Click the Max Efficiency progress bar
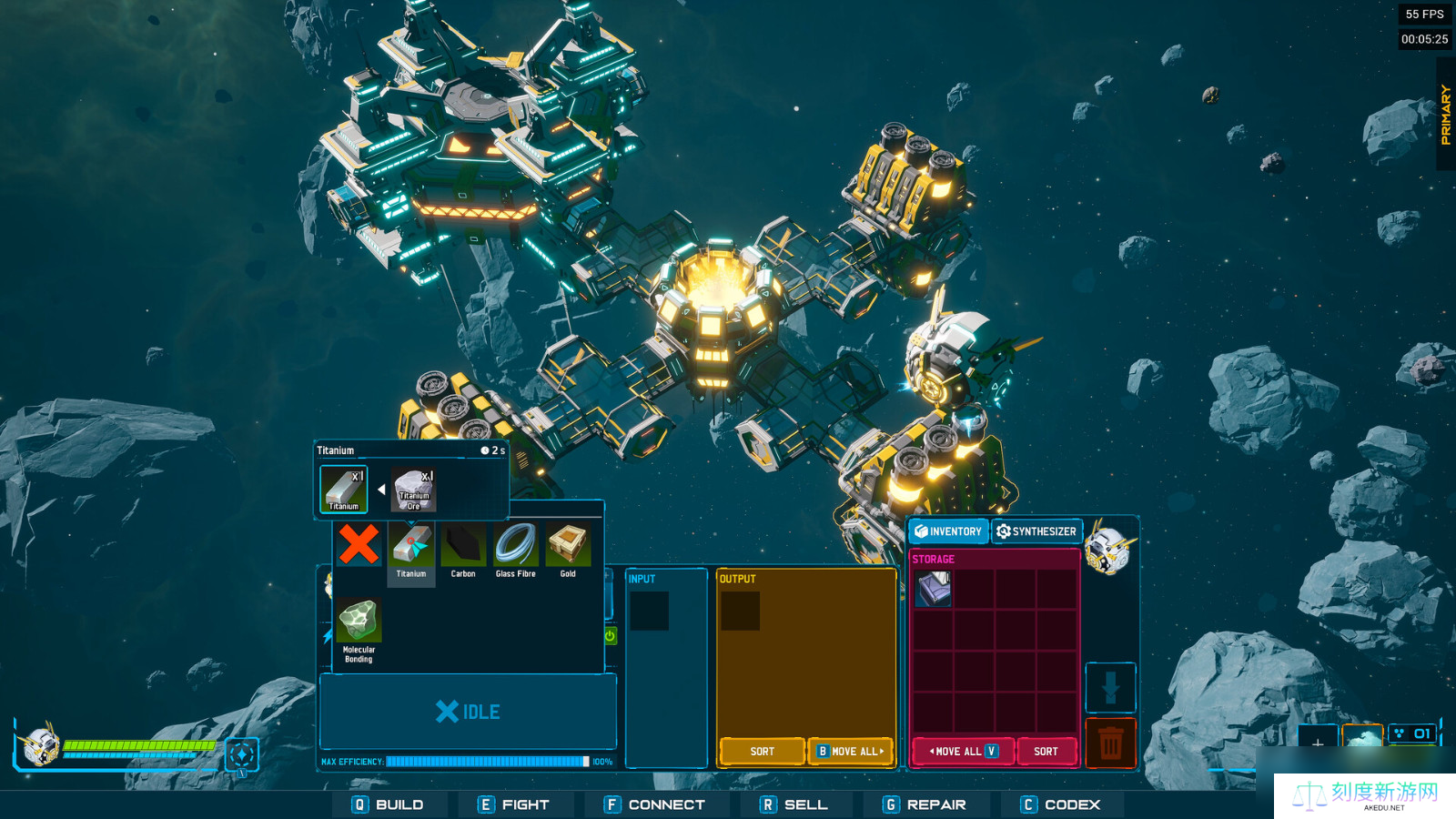 tap(488, 759)
